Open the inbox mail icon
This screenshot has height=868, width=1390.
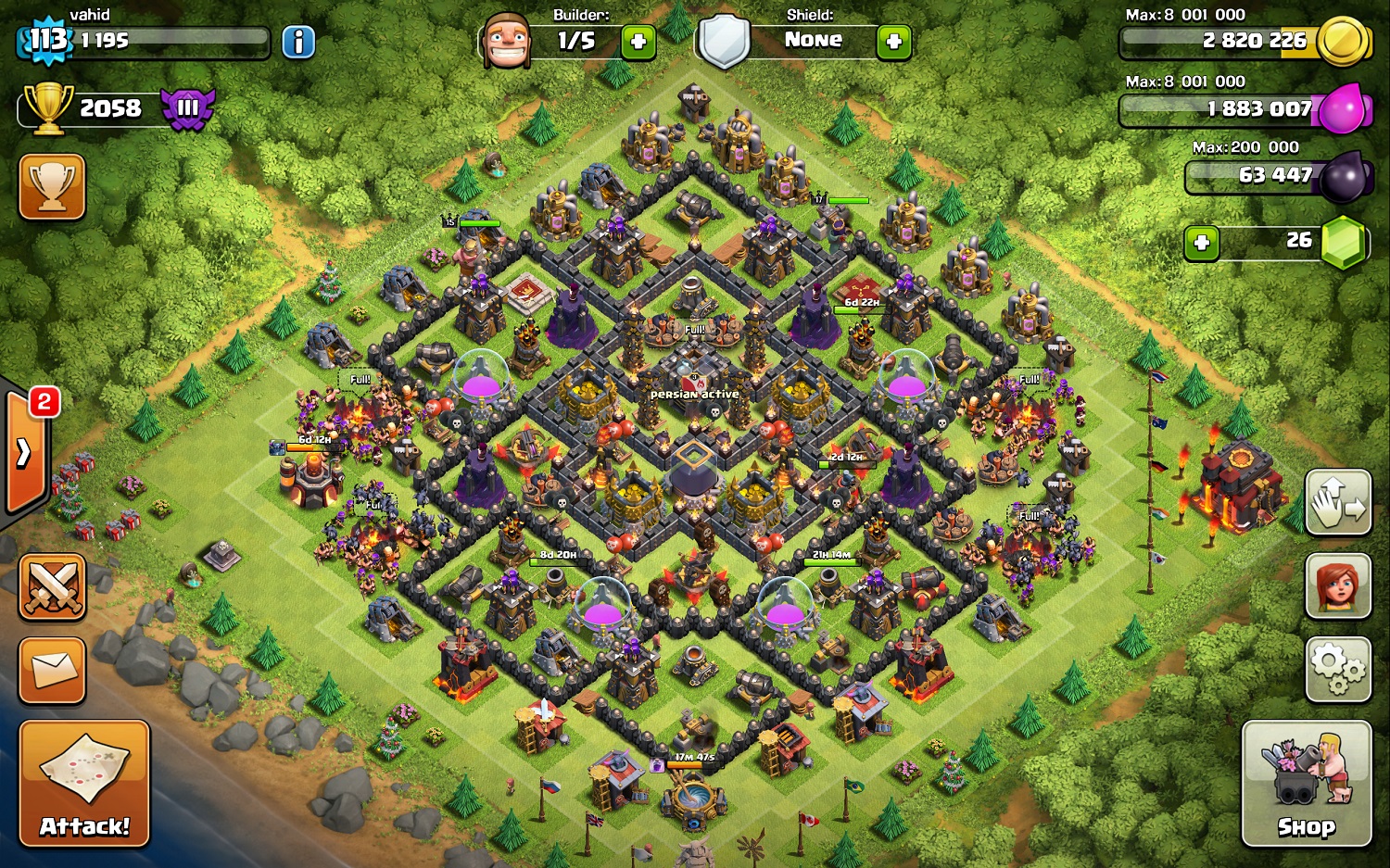click(x=51, y=670)
